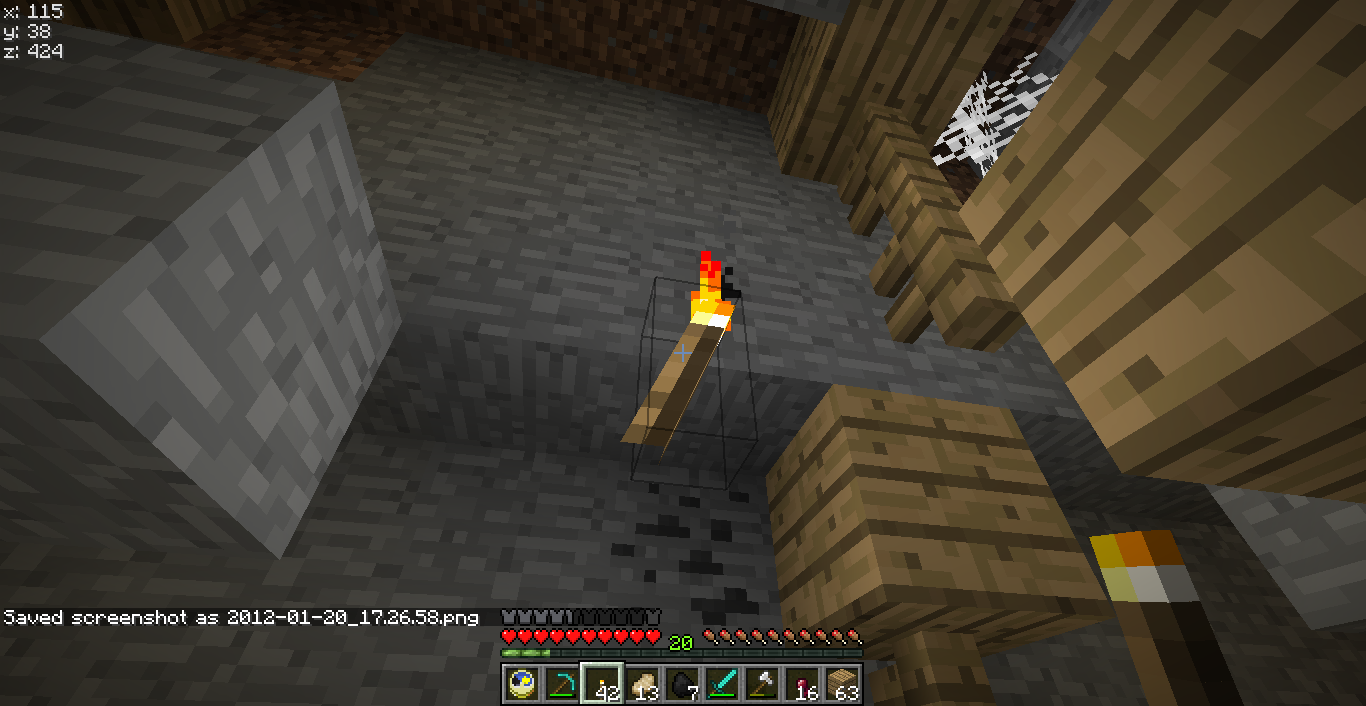This screenshot has height=706, width=1366.
Task: Select the redstone torch stack of 16
Action: 802,684
